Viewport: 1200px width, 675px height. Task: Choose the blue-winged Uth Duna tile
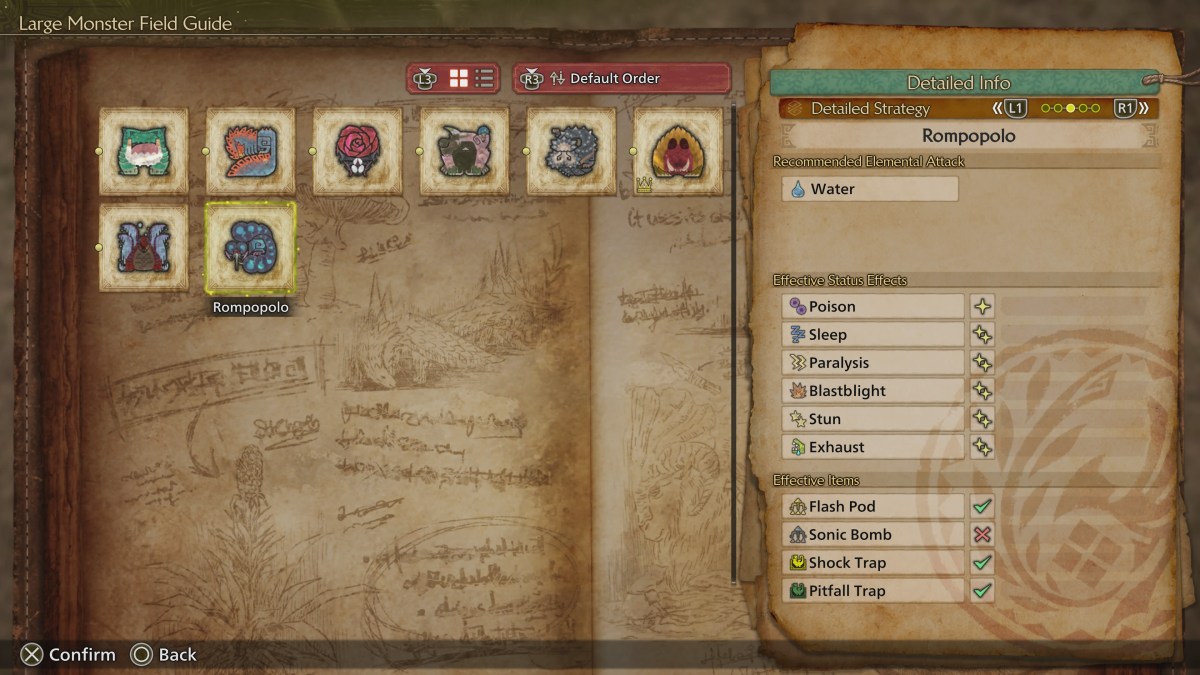[x=144, y=247]
